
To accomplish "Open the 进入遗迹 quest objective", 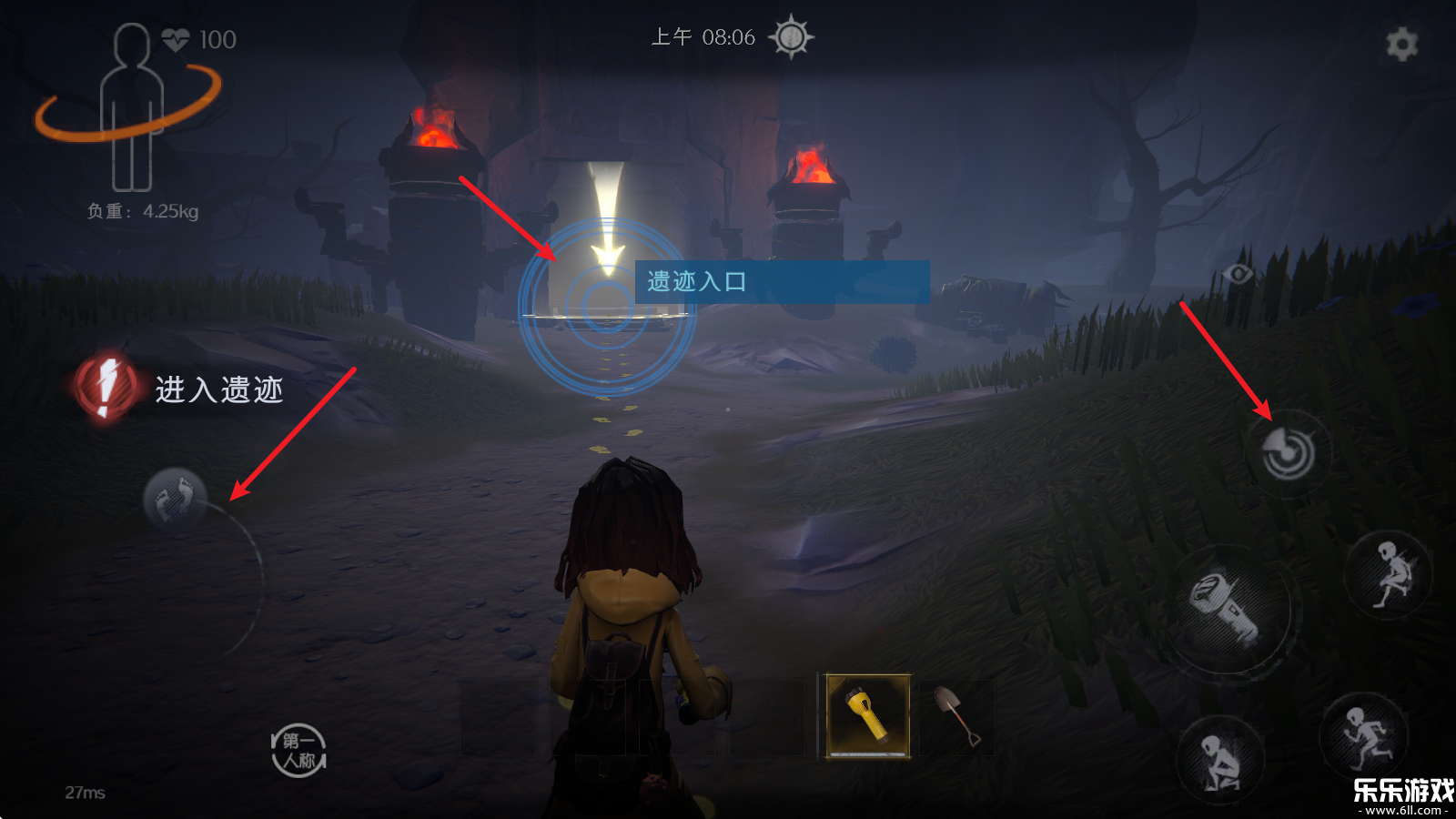I will tap(182, 389).
